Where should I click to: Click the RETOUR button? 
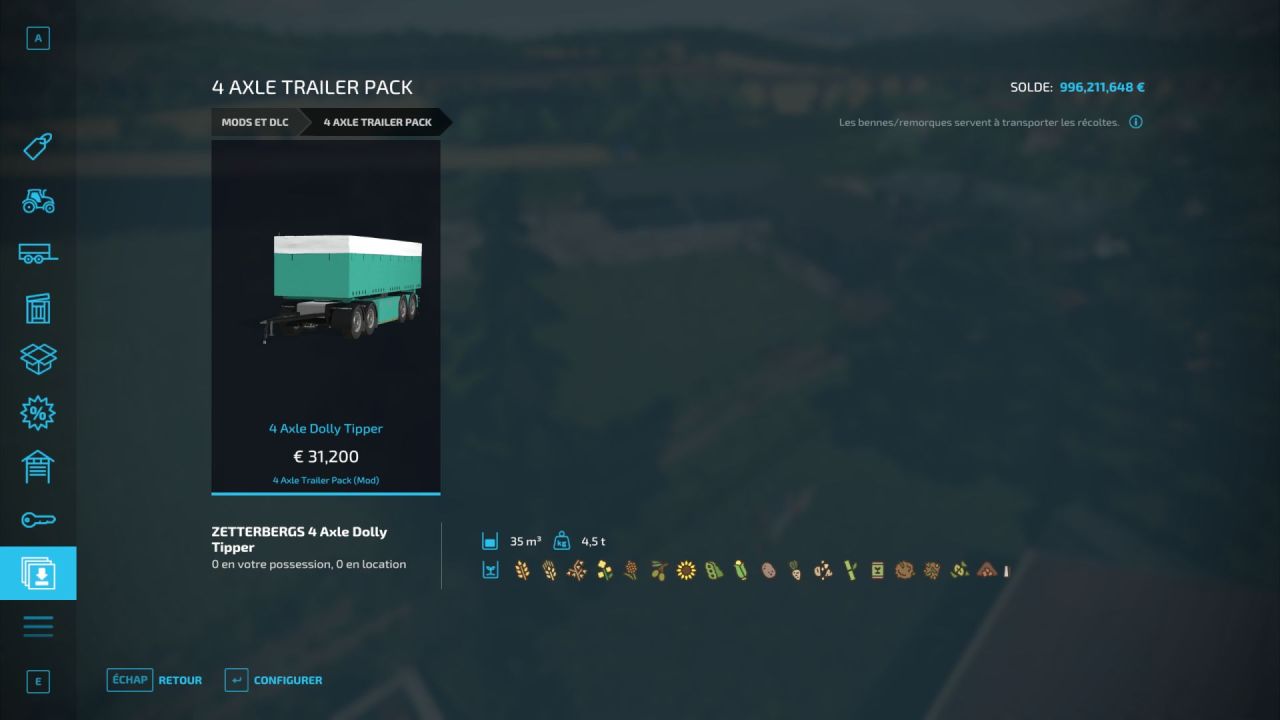pyautogui.click(x=180, y=679)
